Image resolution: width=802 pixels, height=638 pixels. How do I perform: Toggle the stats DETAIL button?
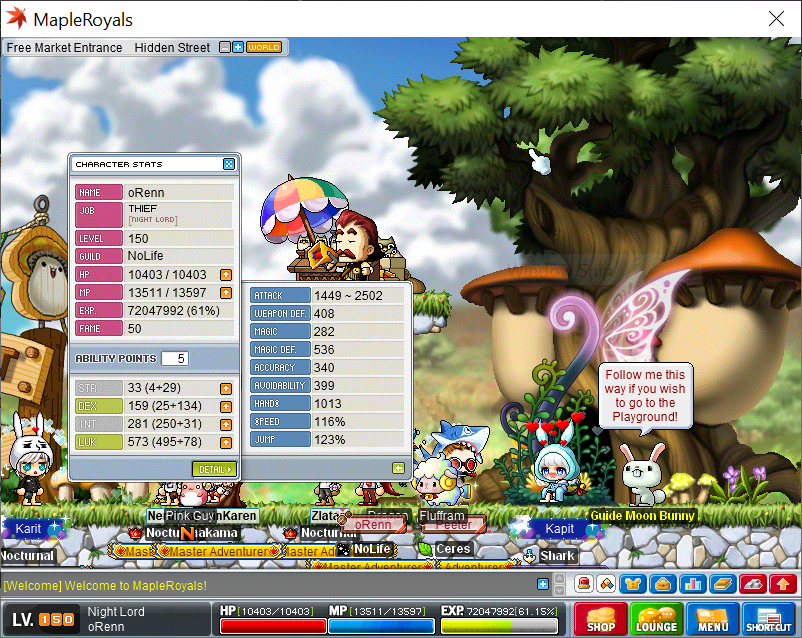214,469
